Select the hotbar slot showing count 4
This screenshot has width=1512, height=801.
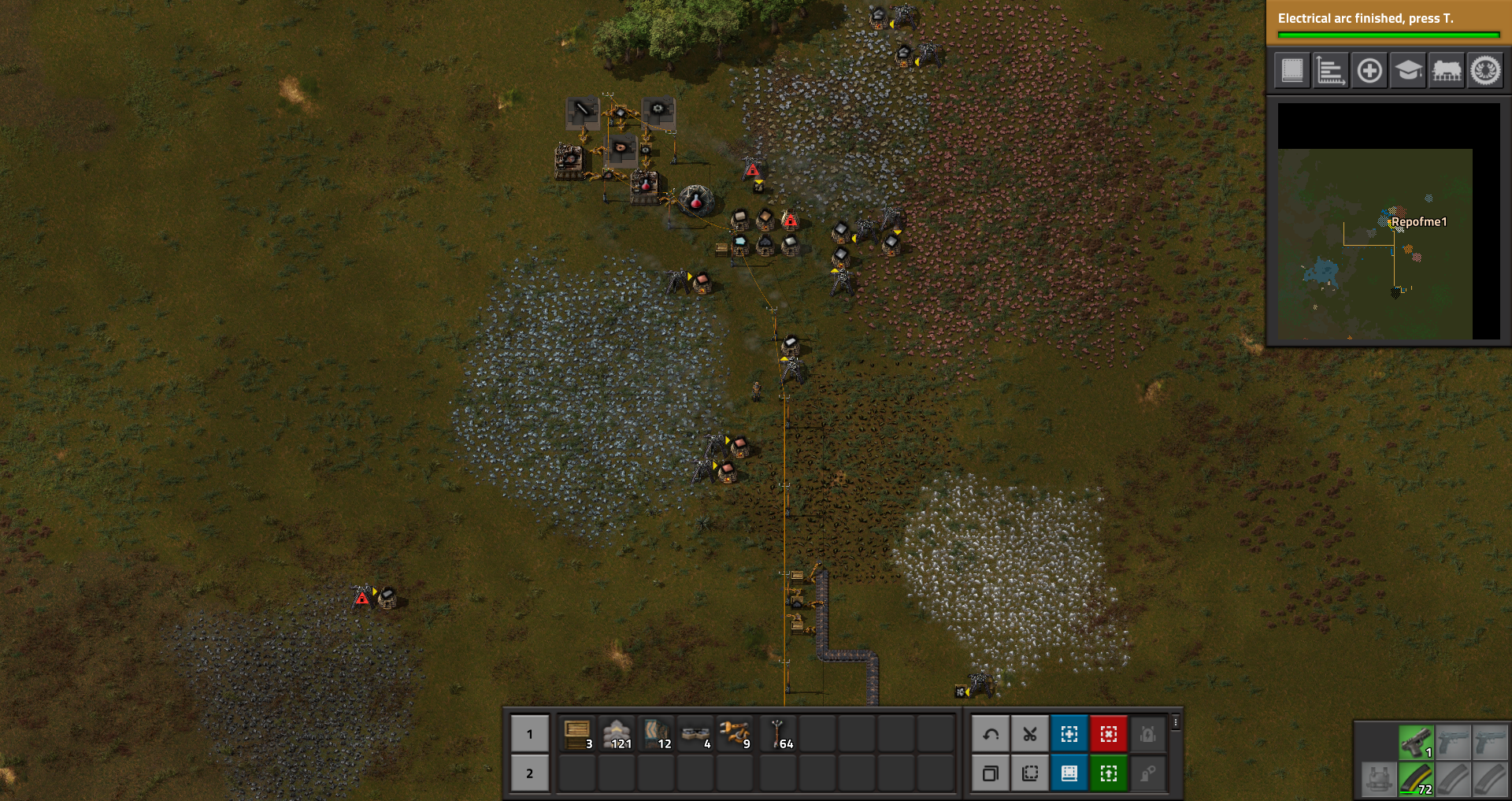[696, 734]
